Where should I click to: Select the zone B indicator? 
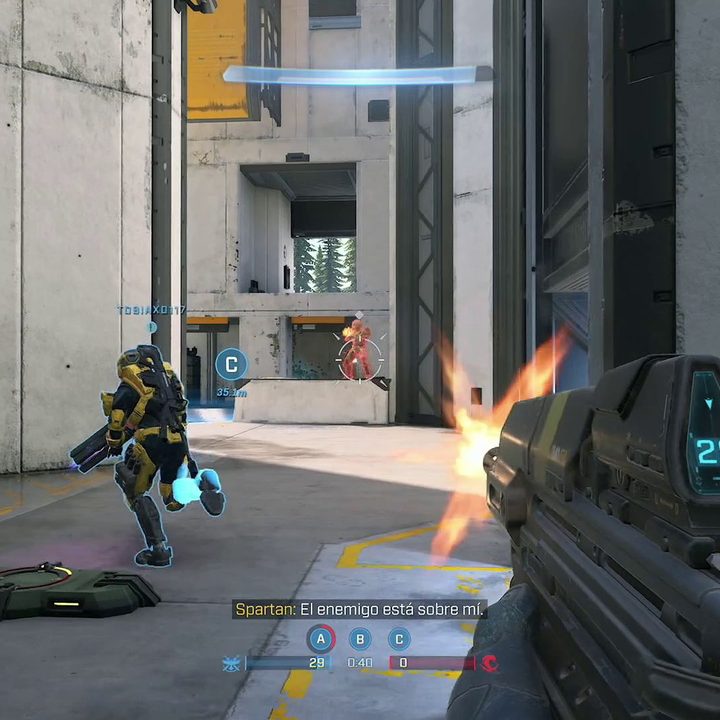(x=360, y=638)
